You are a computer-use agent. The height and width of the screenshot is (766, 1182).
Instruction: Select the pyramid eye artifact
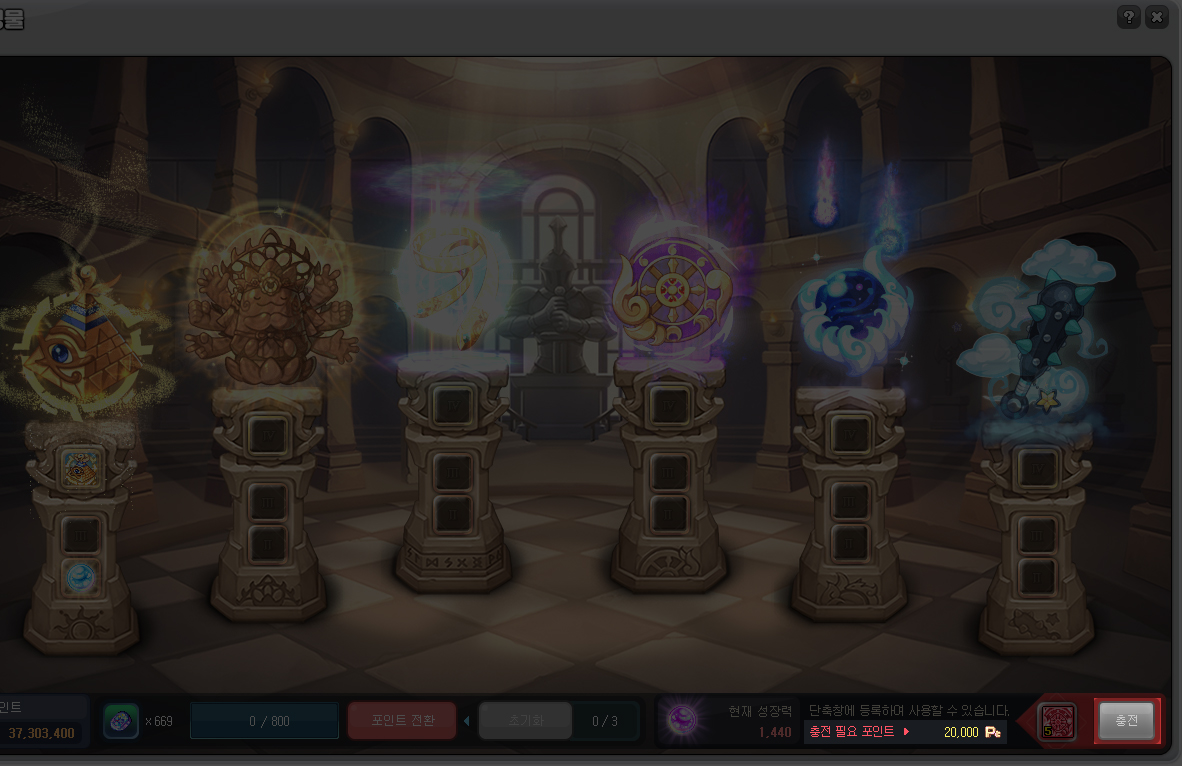tap(80, 350)
